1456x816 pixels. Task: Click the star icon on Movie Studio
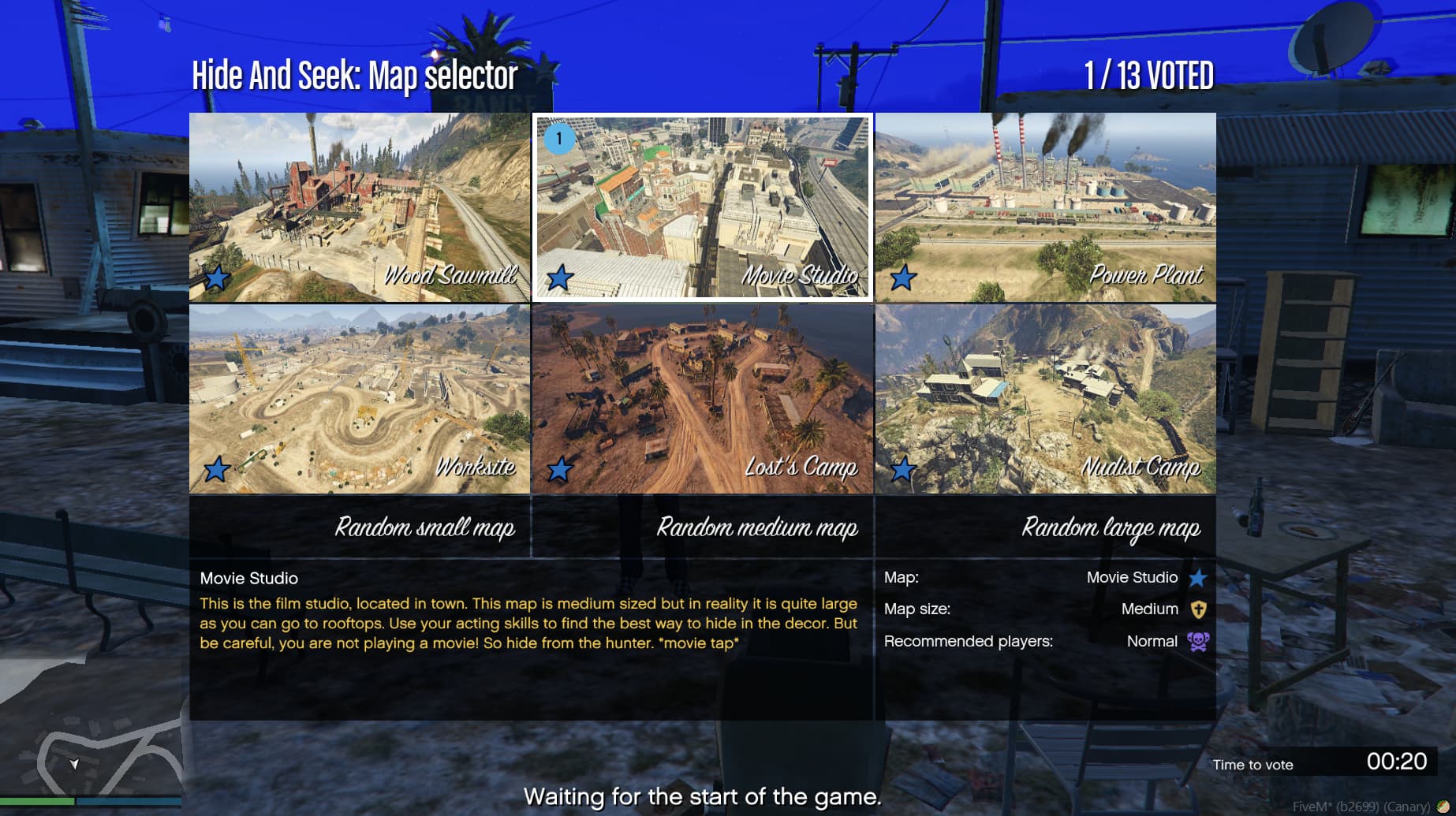coord(561,278)
